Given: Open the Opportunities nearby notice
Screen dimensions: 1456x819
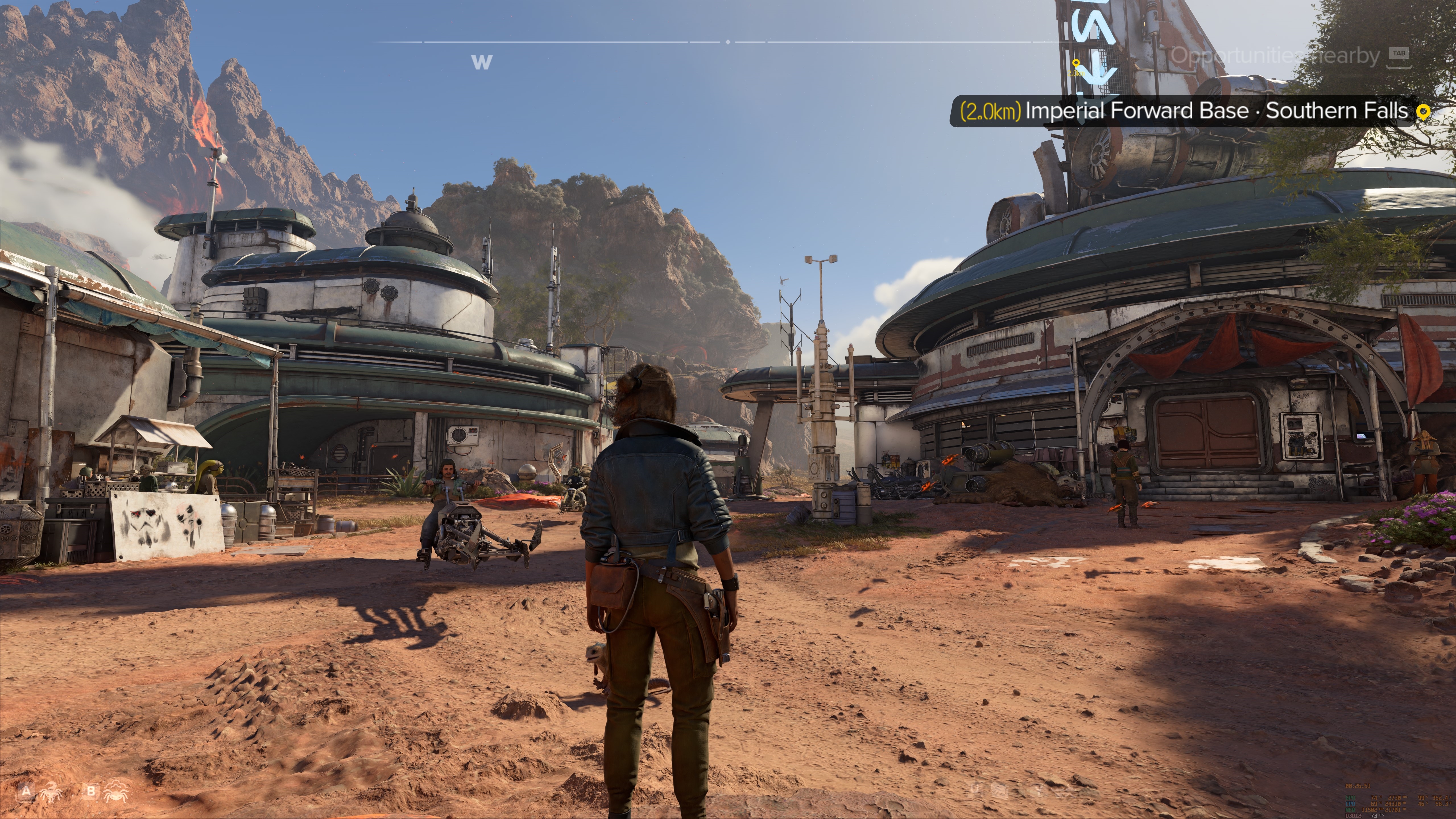Looking at the screenshot, I should point(1275,56).
